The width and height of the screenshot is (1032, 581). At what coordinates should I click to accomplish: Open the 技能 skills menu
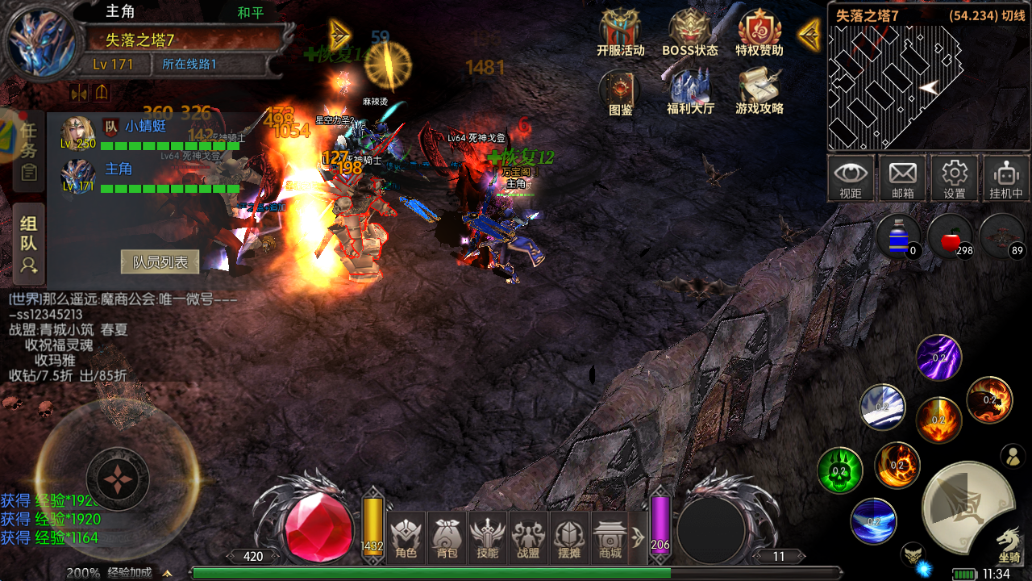487,535
